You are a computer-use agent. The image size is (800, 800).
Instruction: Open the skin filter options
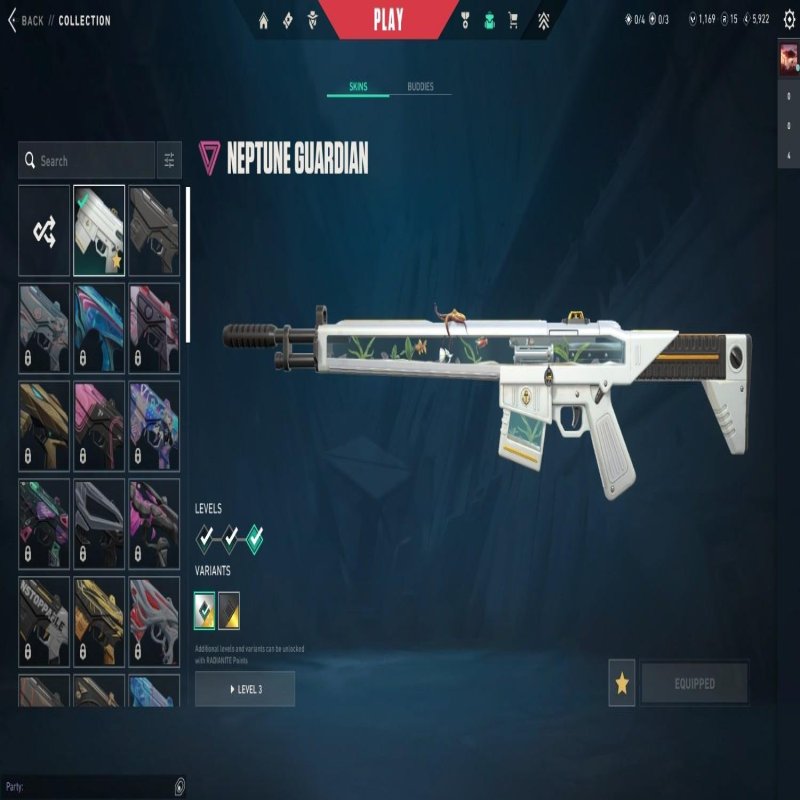coord(169,160)
